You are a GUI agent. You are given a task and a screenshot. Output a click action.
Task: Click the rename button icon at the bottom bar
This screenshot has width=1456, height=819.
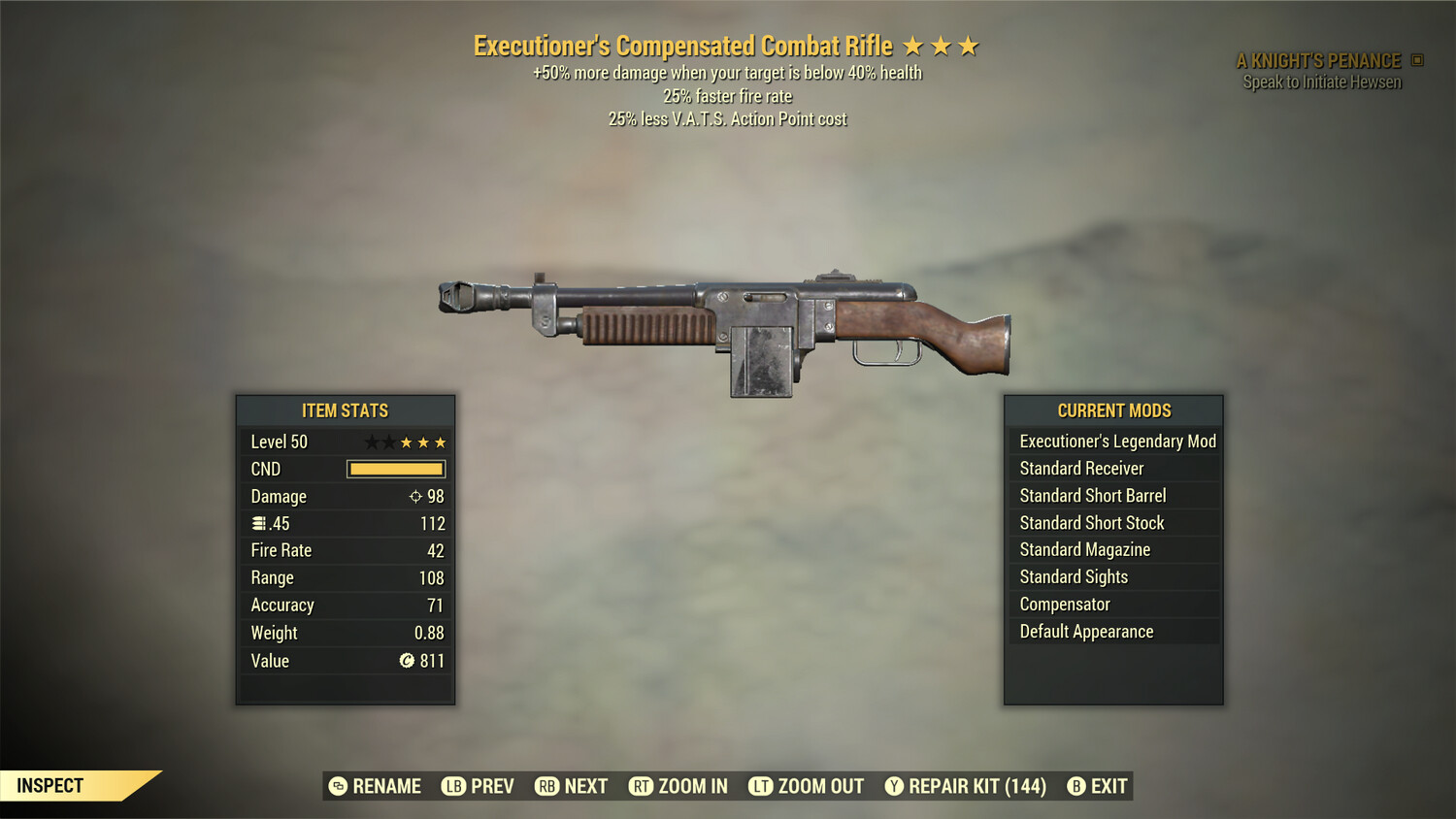click(338, 786)
